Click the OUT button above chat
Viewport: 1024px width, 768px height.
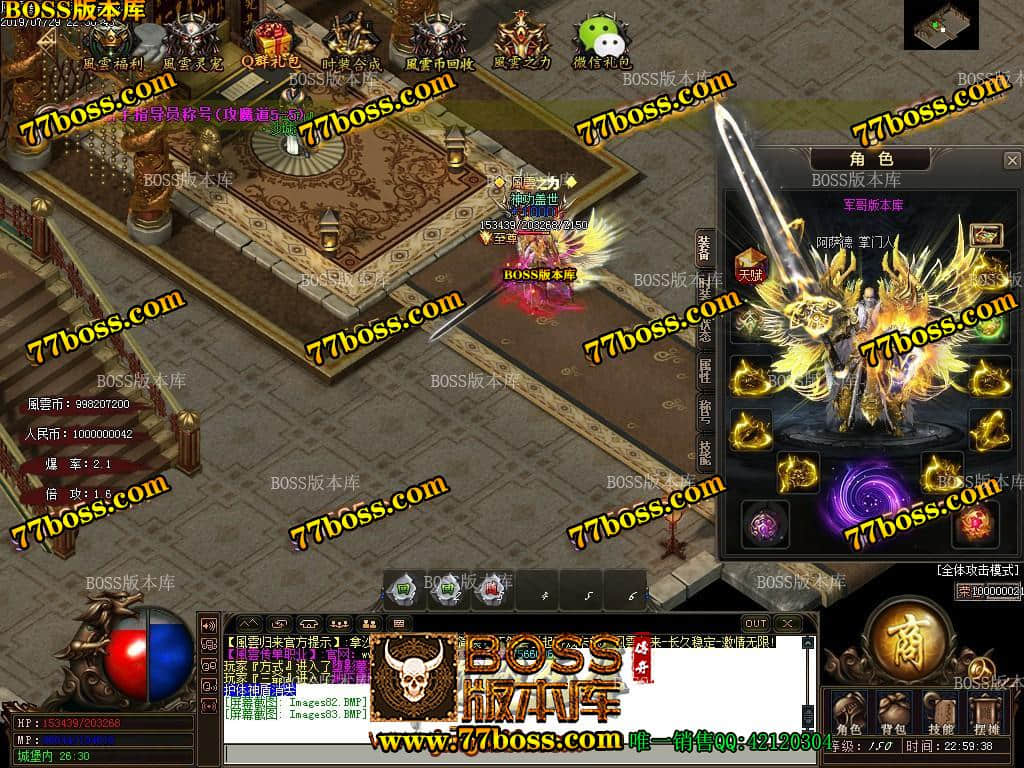(756, 624)
